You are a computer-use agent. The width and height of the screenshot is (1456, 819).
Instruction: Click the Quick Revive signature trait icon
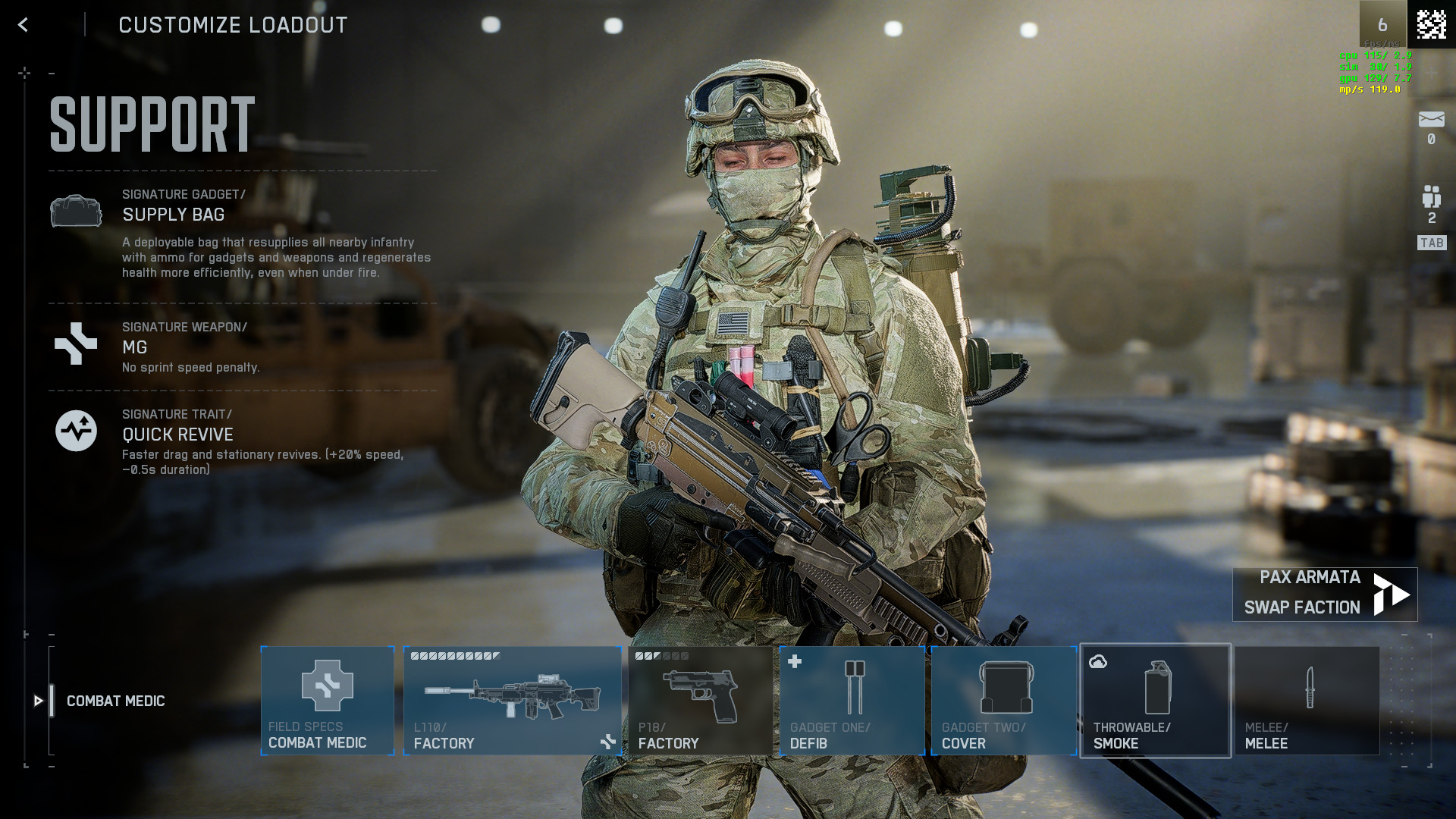click(x=76, y=430)
